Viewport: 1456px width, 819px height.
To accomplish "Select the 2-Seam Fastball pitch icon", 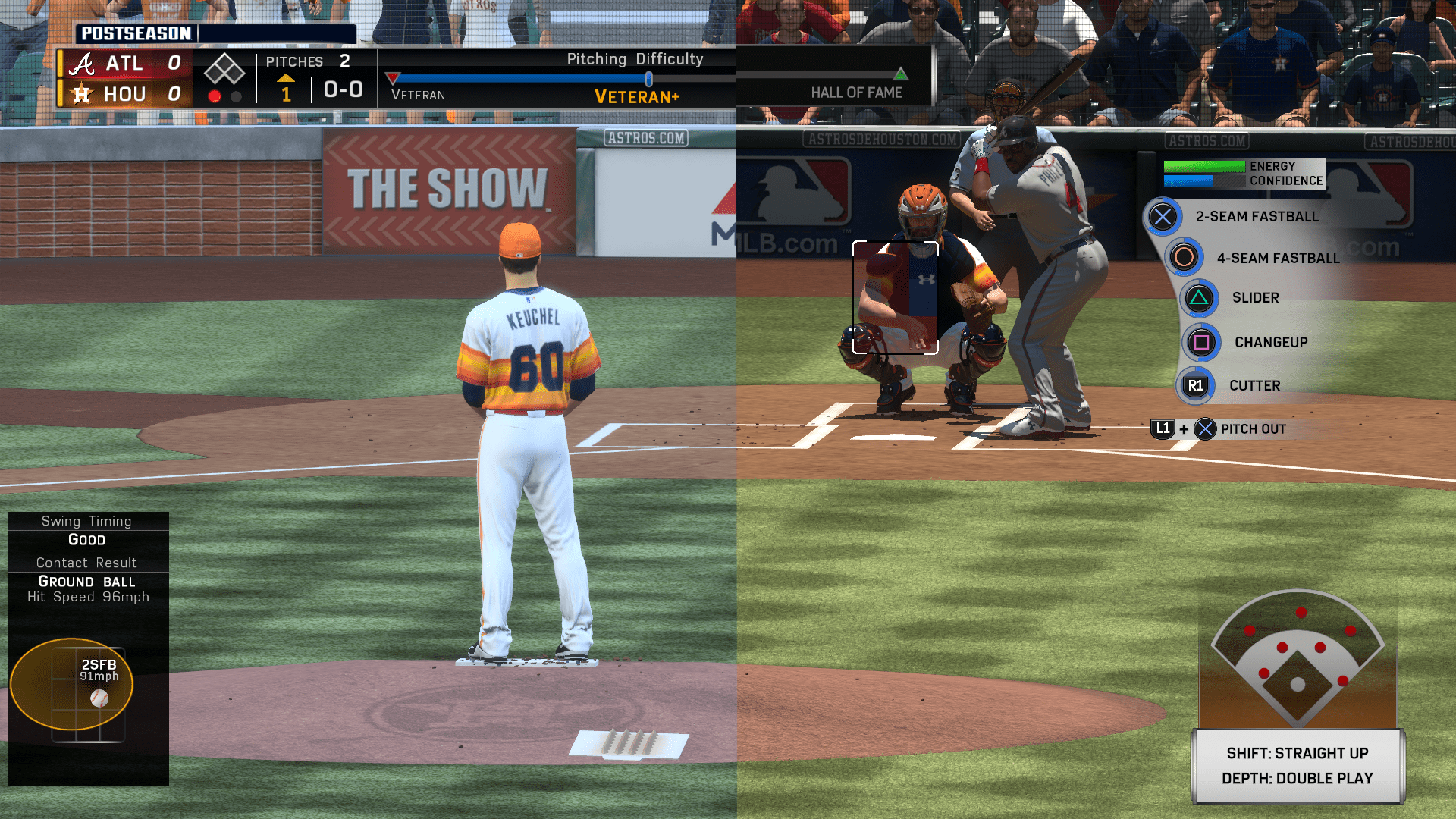I will coord(1162,216).
